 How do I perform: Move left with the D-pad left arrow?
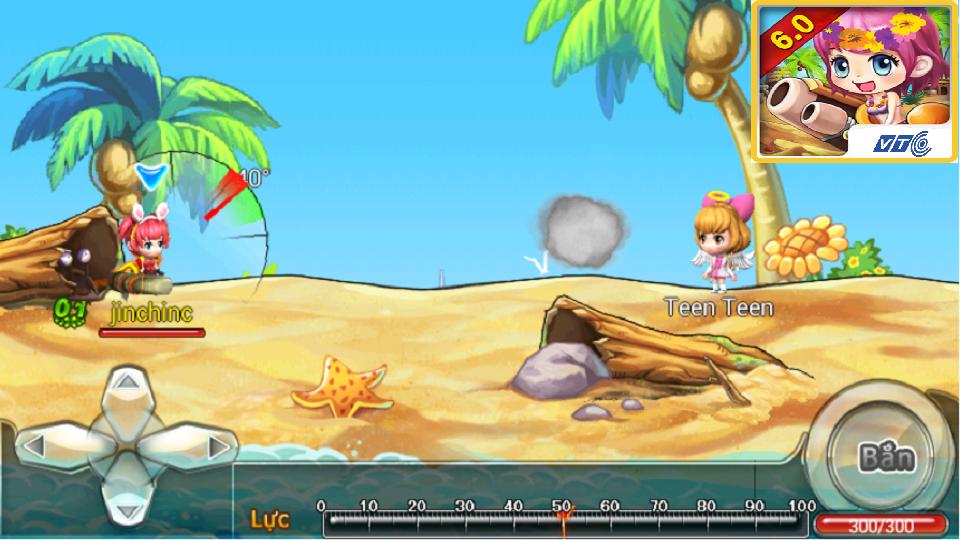(58, 445)
